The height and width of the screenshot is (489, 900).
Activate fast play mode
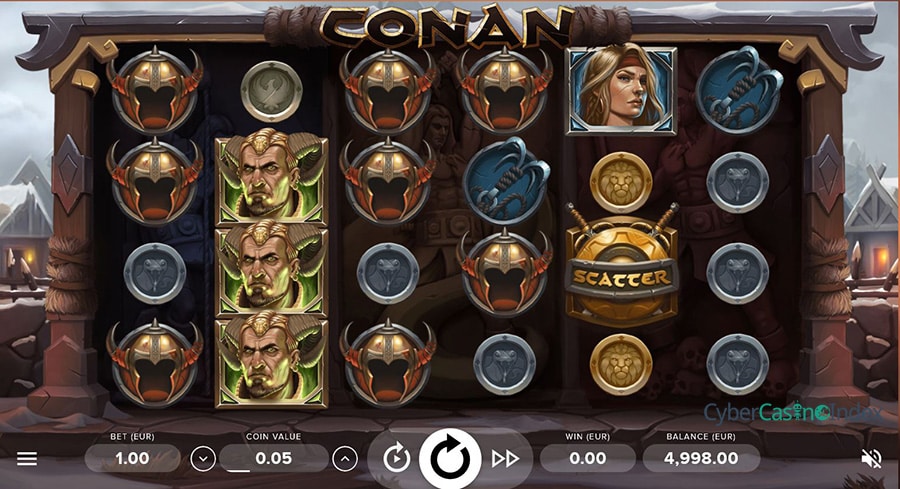[x=505, y=459]
